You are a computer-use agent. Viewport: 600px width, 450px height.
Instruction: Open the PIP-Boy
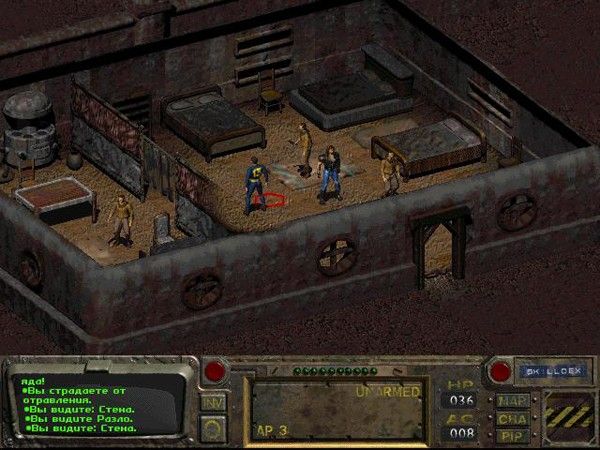point(510,435)
